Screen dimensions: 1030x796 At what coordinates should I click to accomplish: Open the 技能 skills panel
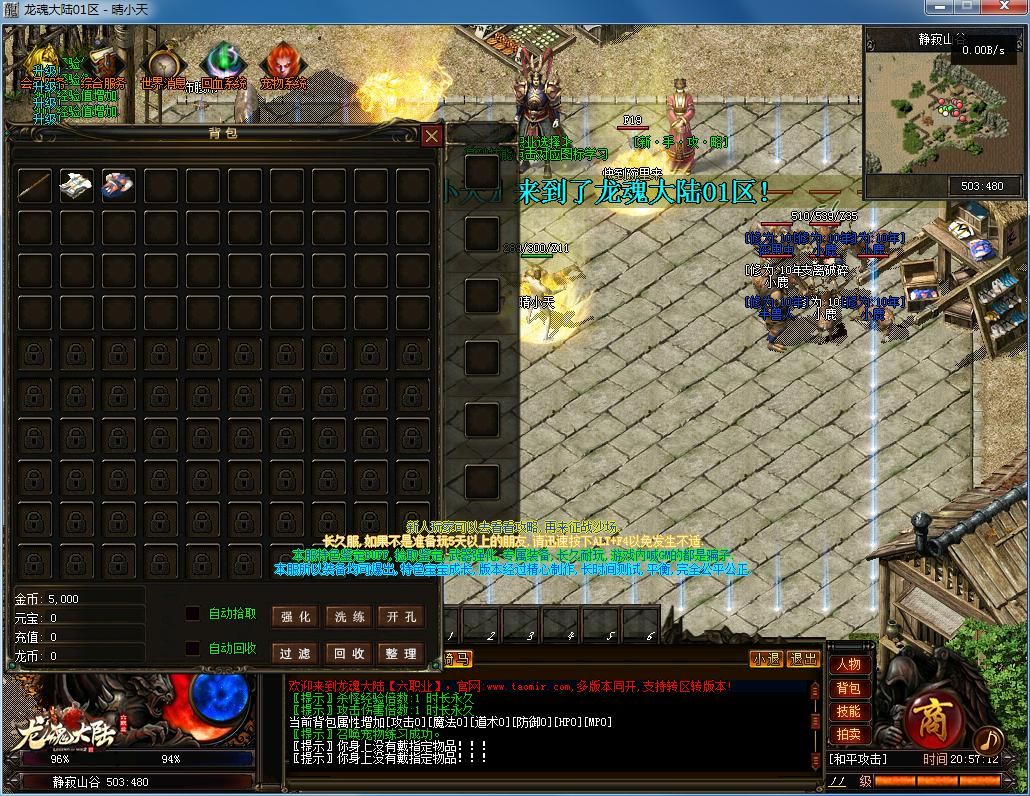point(848,711)
